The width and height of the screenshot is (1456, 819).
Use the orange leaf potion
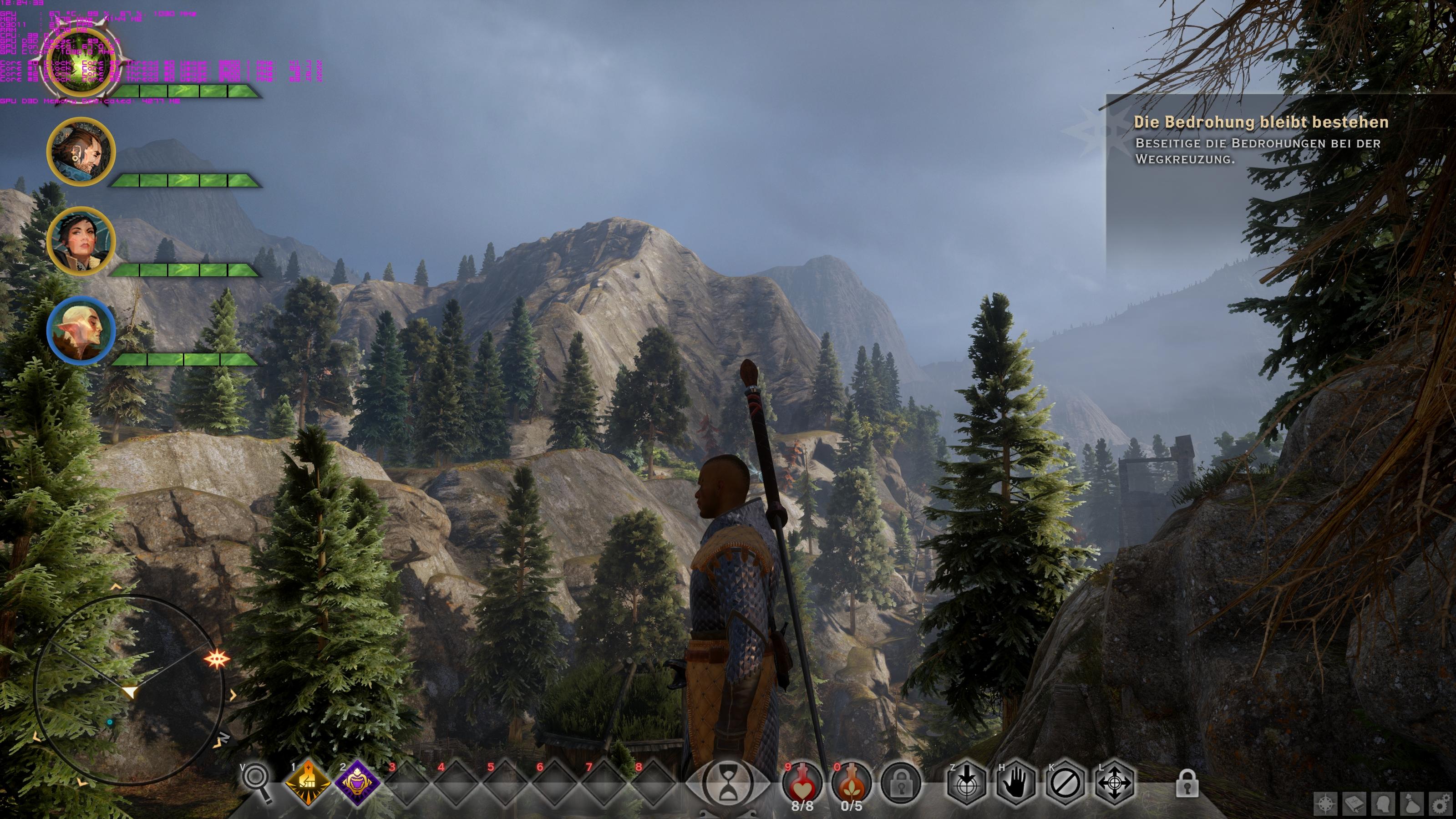[x=851, y=783]
